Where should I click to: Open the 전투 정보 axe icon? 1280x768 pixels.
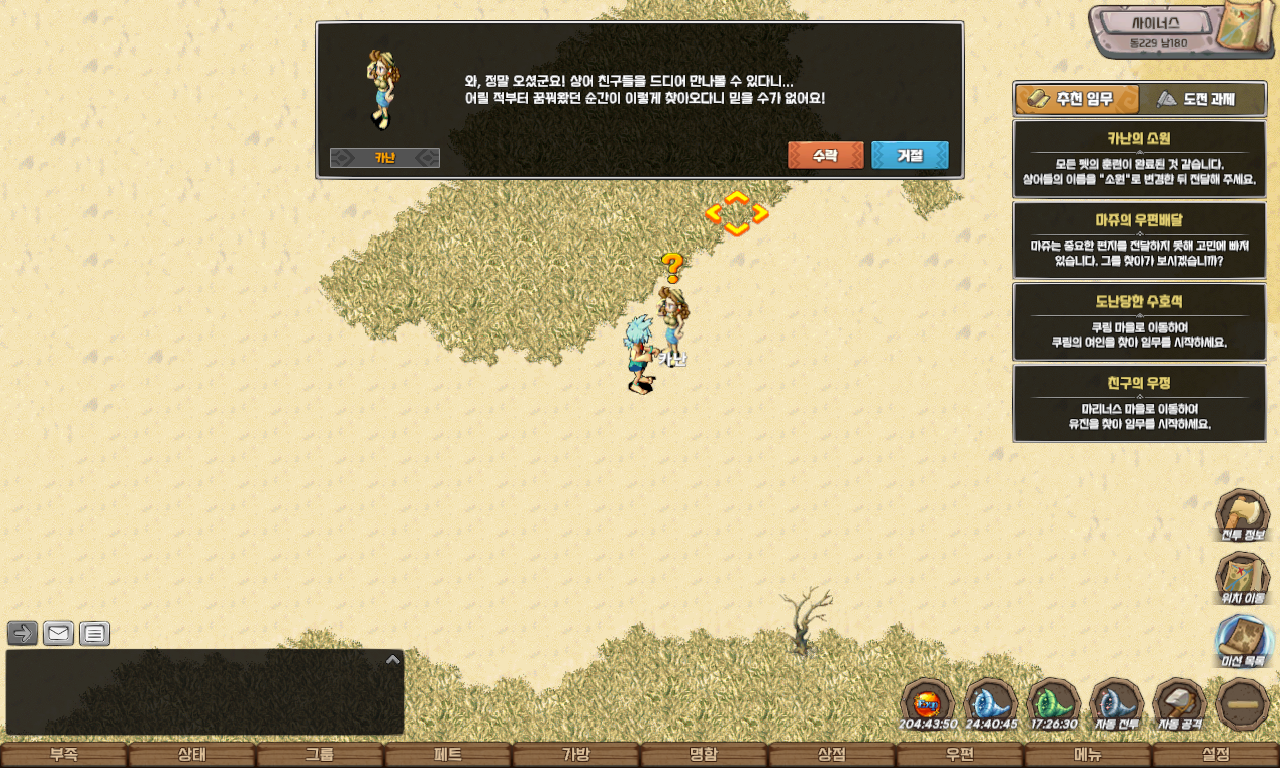1242,516
